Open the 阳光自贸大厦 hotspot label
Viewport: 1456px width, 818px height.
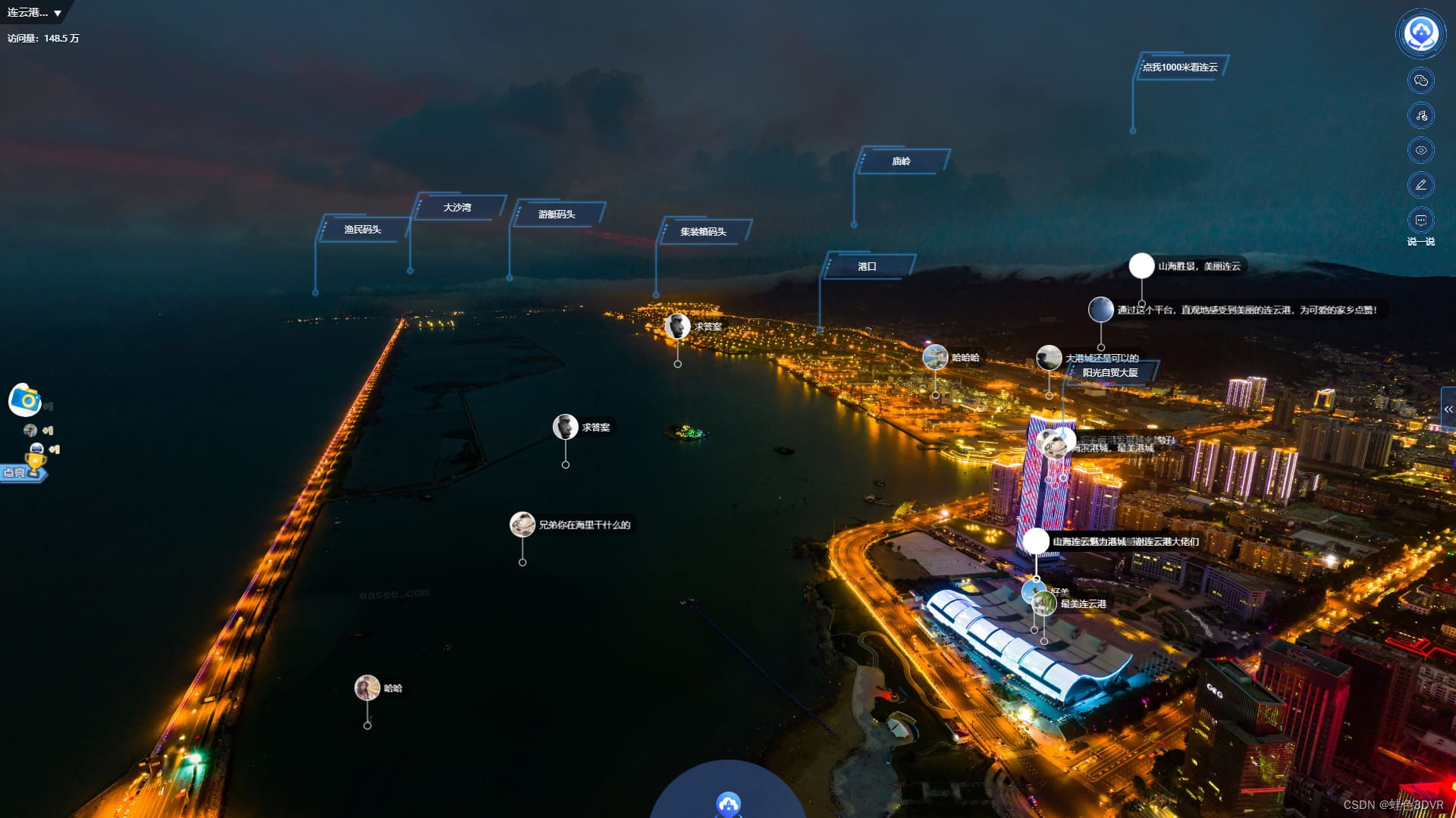pyautogui.click(x=1110, y=373)
